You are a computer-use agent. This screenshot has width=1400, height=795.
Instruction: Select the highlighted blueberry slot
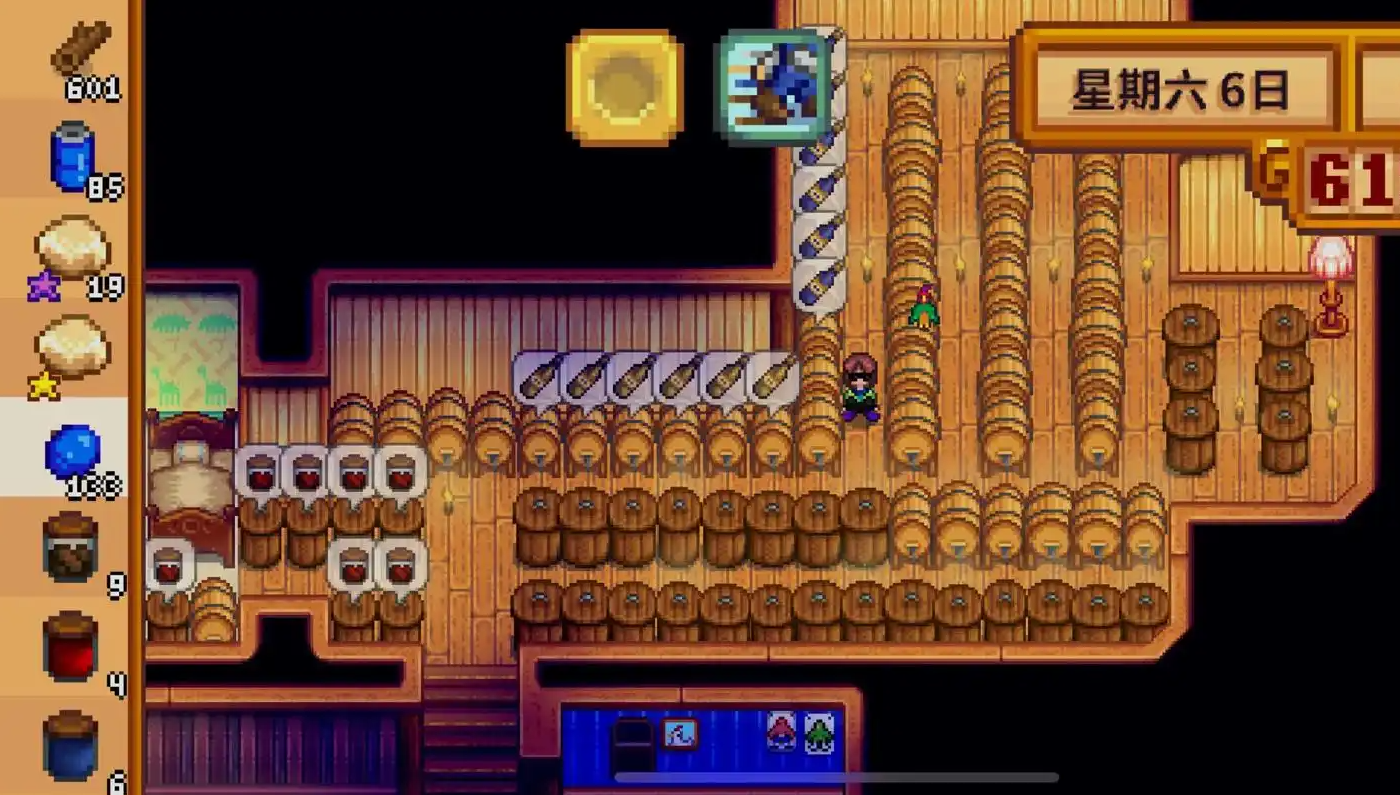coord(72,452)
